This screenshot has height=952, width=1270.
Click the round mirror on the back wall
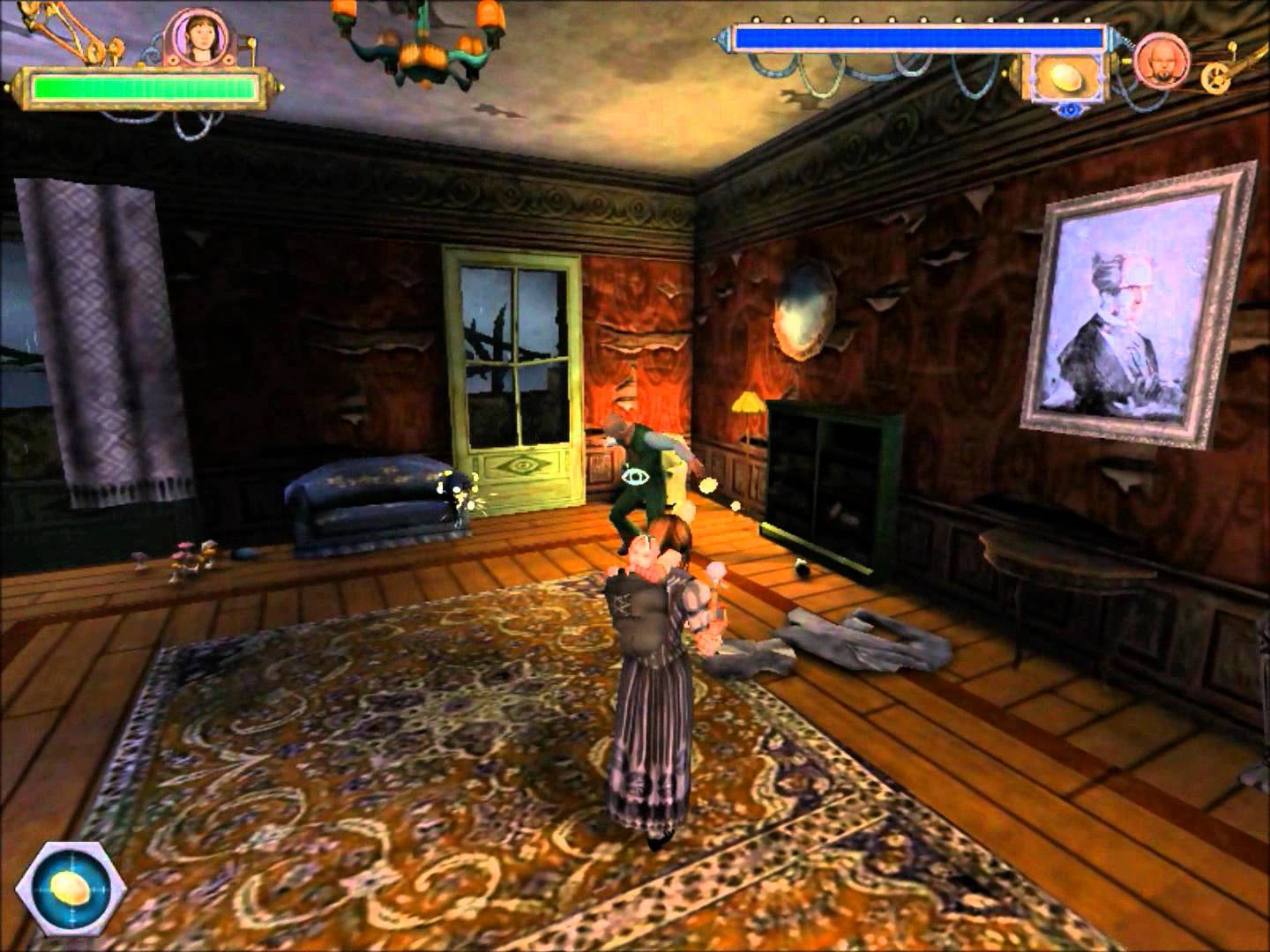[x=806, y=310]
